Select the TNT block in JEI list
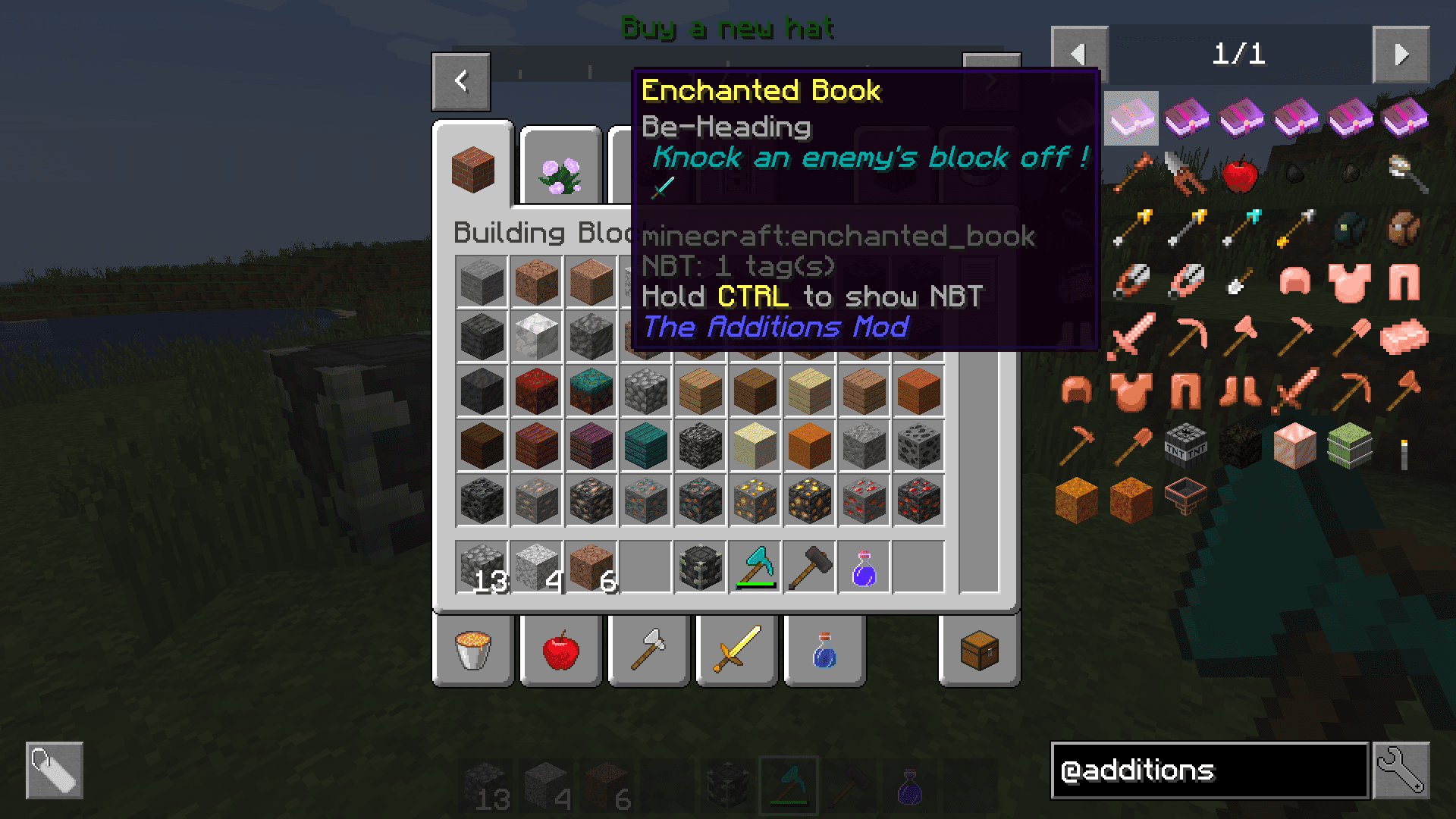This screenshot has width=1456, height=819. coord(1185,446)
